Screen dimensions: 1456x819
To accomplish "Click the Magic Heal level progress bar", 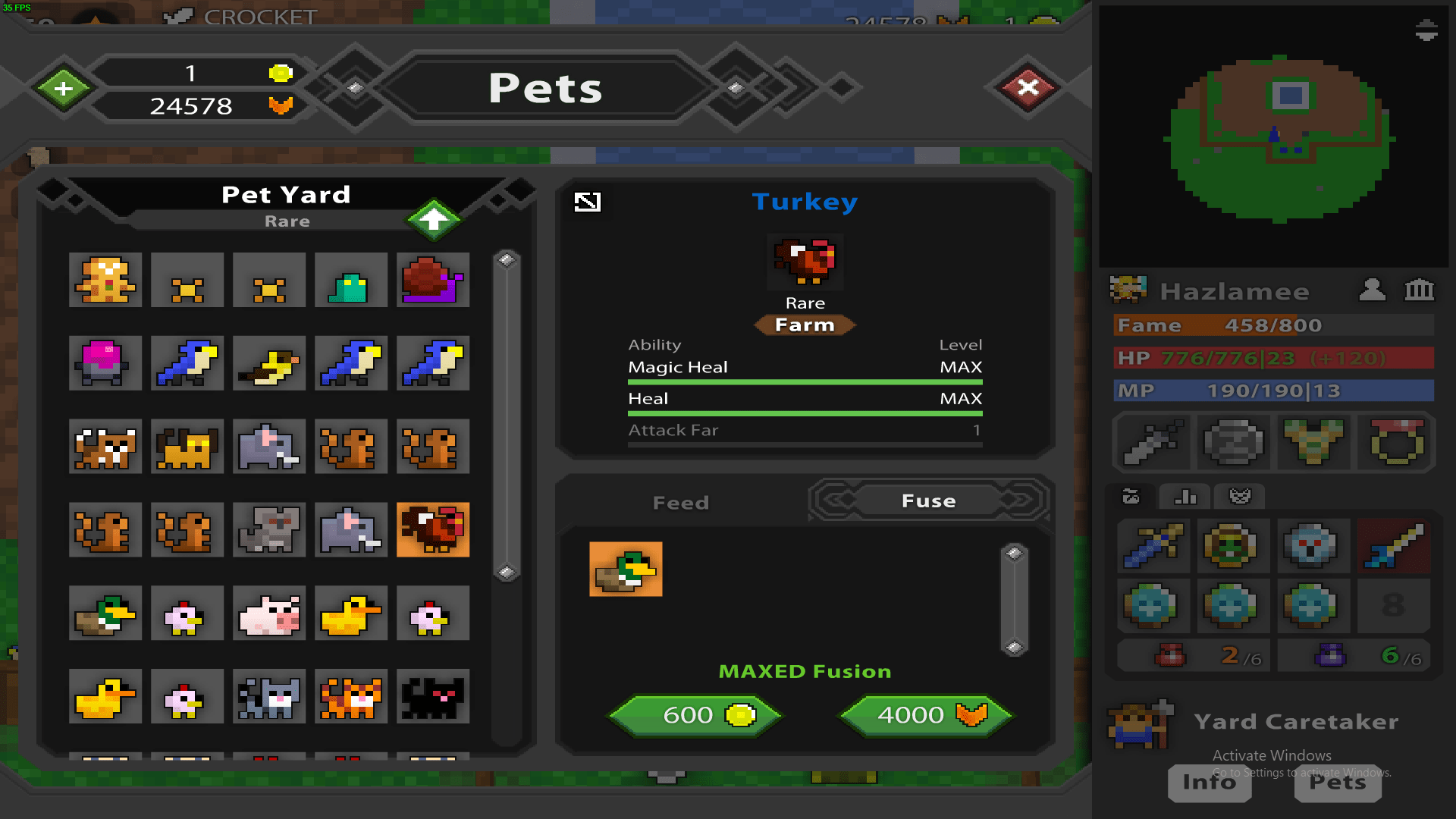I will [x=805, y=382].
